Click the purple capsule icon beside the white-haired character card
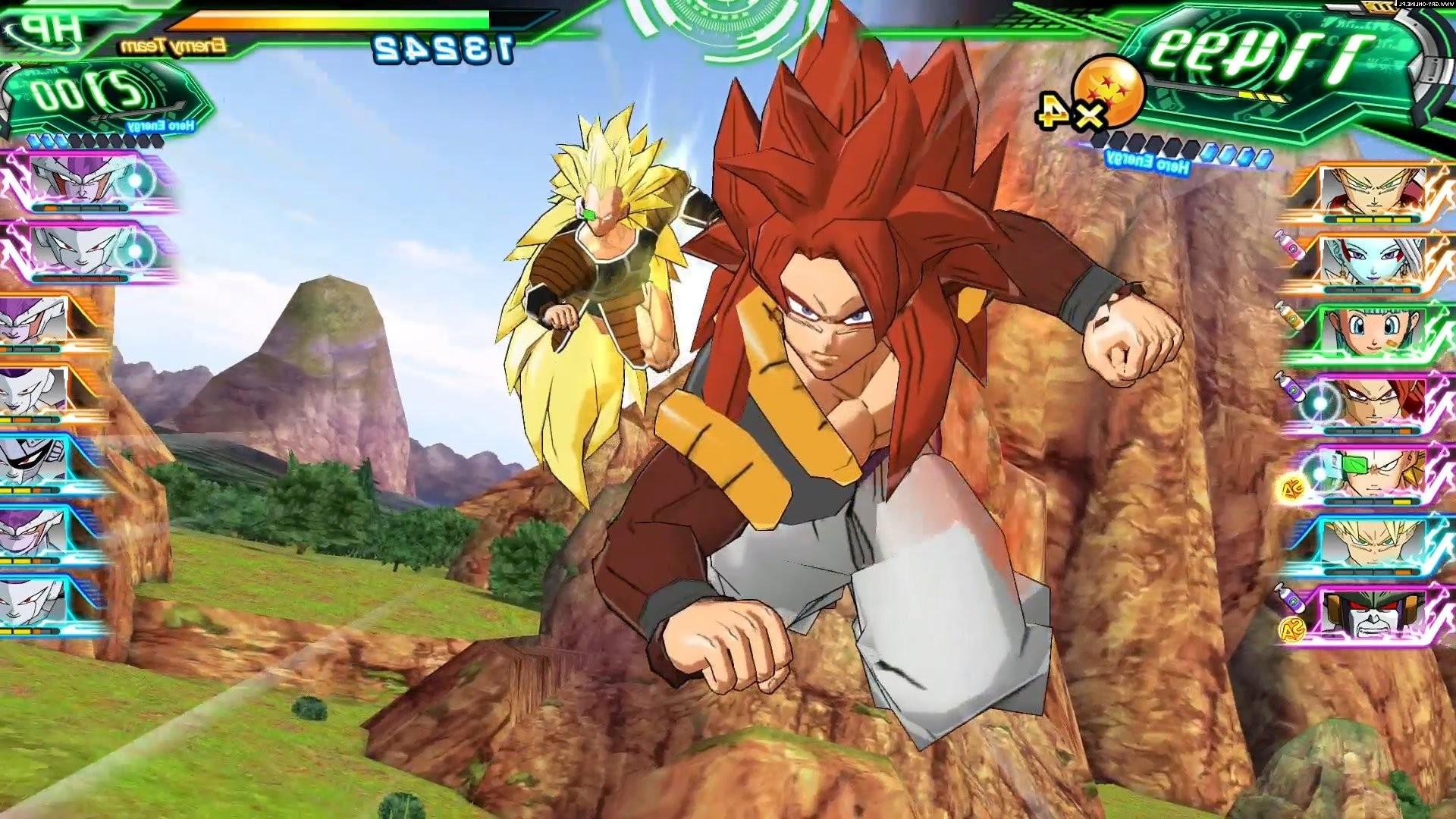Image resolution: width=1456 pixels, height=819 pixels. 1291,249
